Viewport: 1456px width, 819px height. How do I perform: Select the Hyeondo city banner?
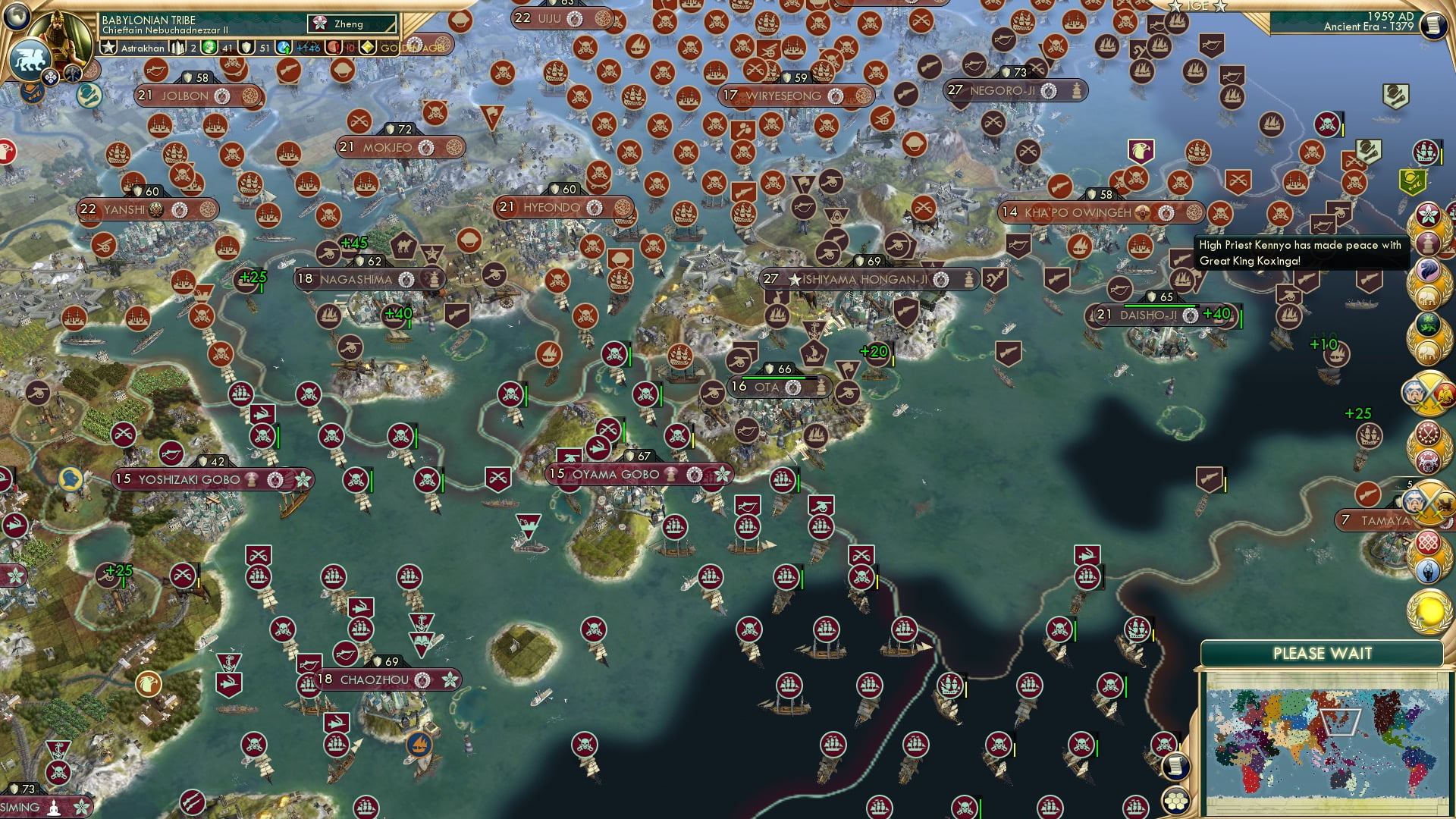click(552, 207)
